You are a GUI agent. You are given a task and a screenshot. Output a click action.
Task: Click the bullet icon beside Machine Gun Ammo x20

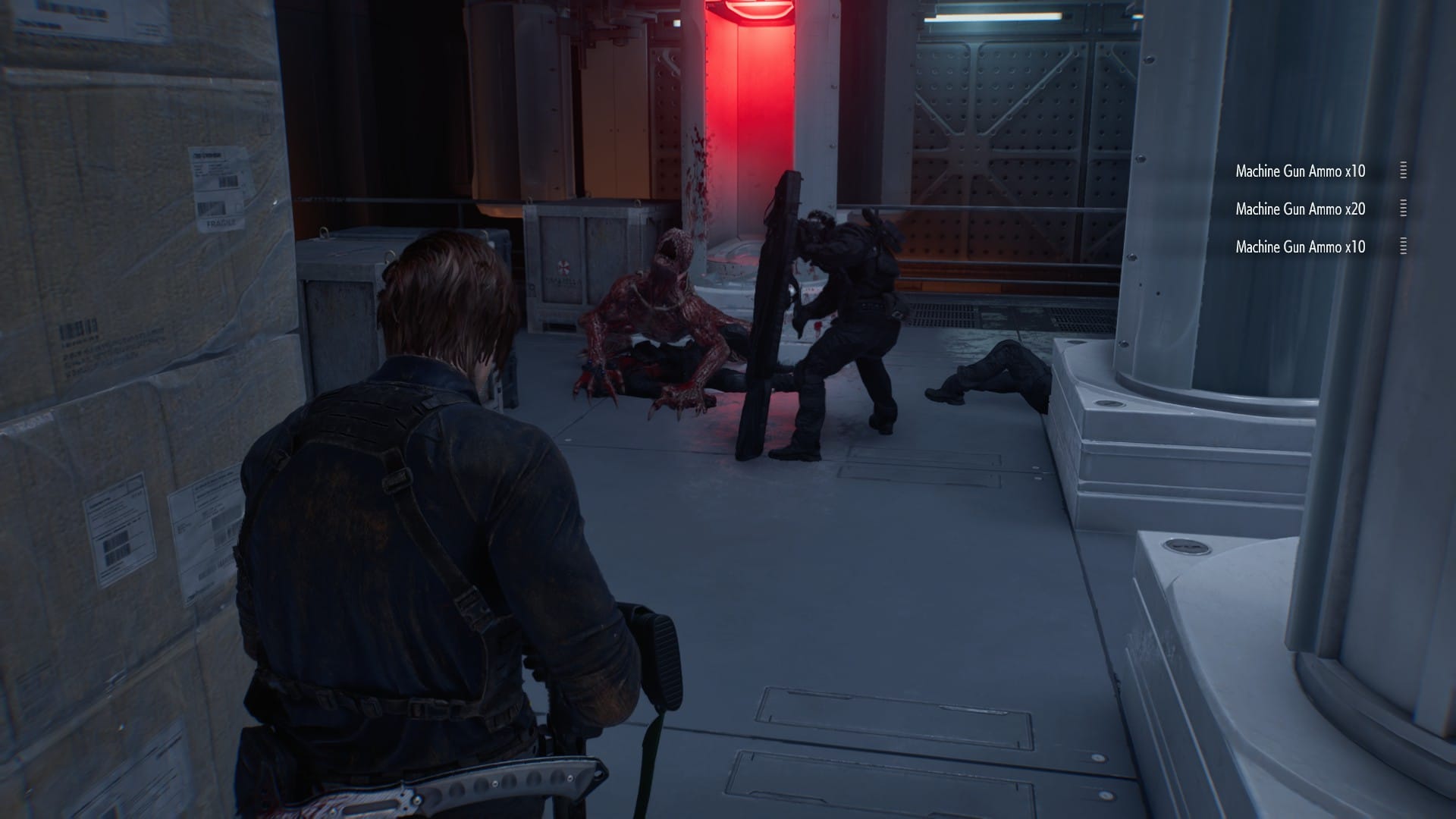coord(1403,207)
